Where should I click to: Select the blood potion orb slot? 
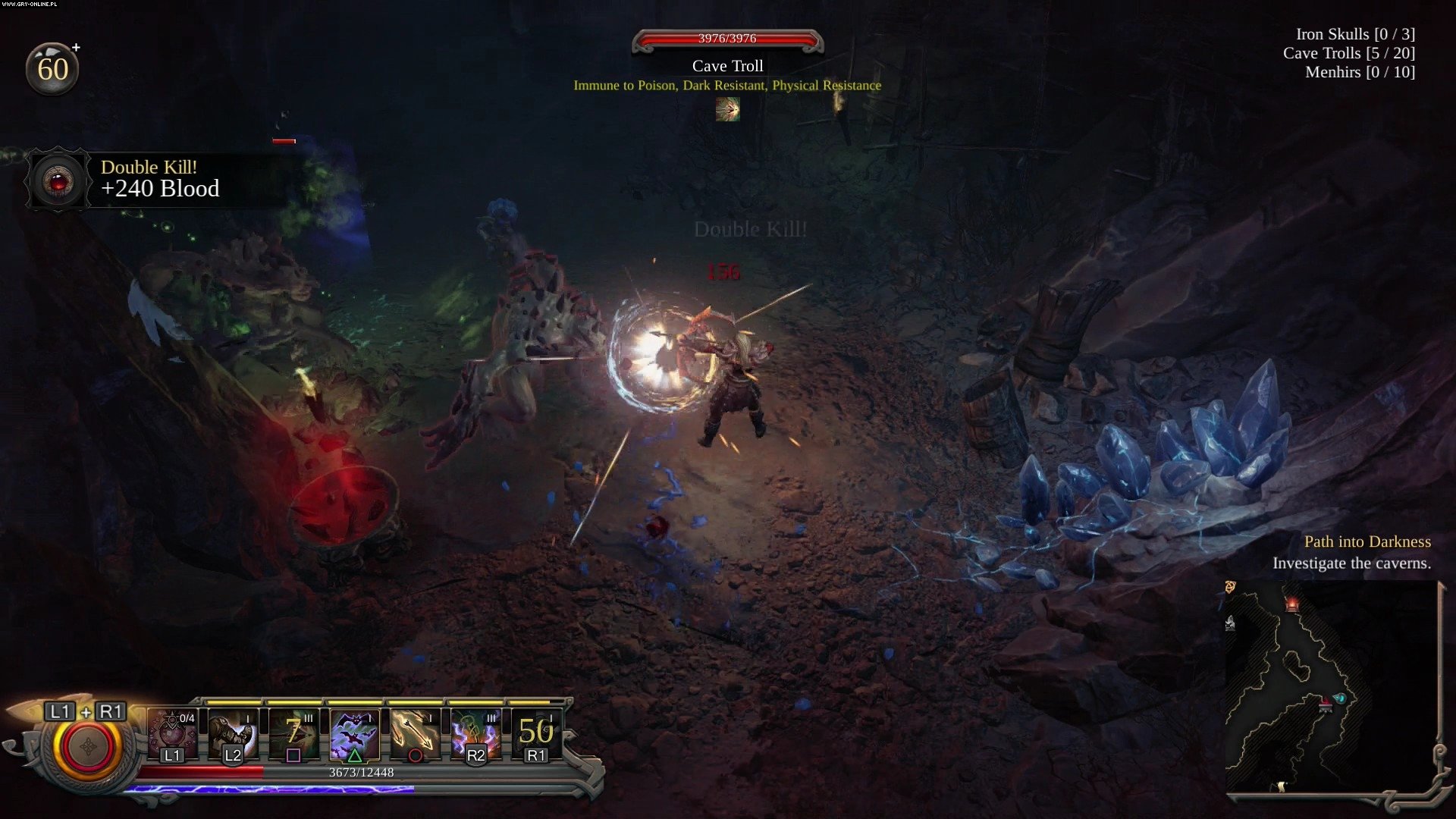[172, 733]
